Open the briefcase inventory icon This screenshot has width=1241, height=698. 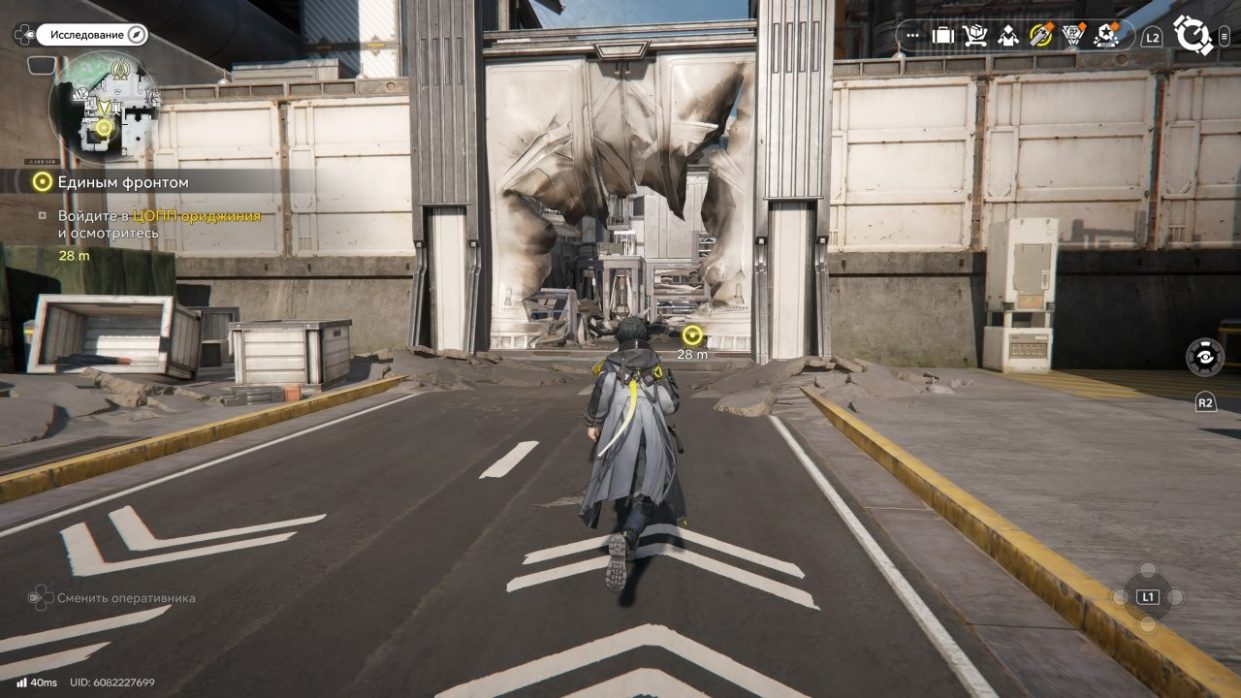[x=942, y=36]
